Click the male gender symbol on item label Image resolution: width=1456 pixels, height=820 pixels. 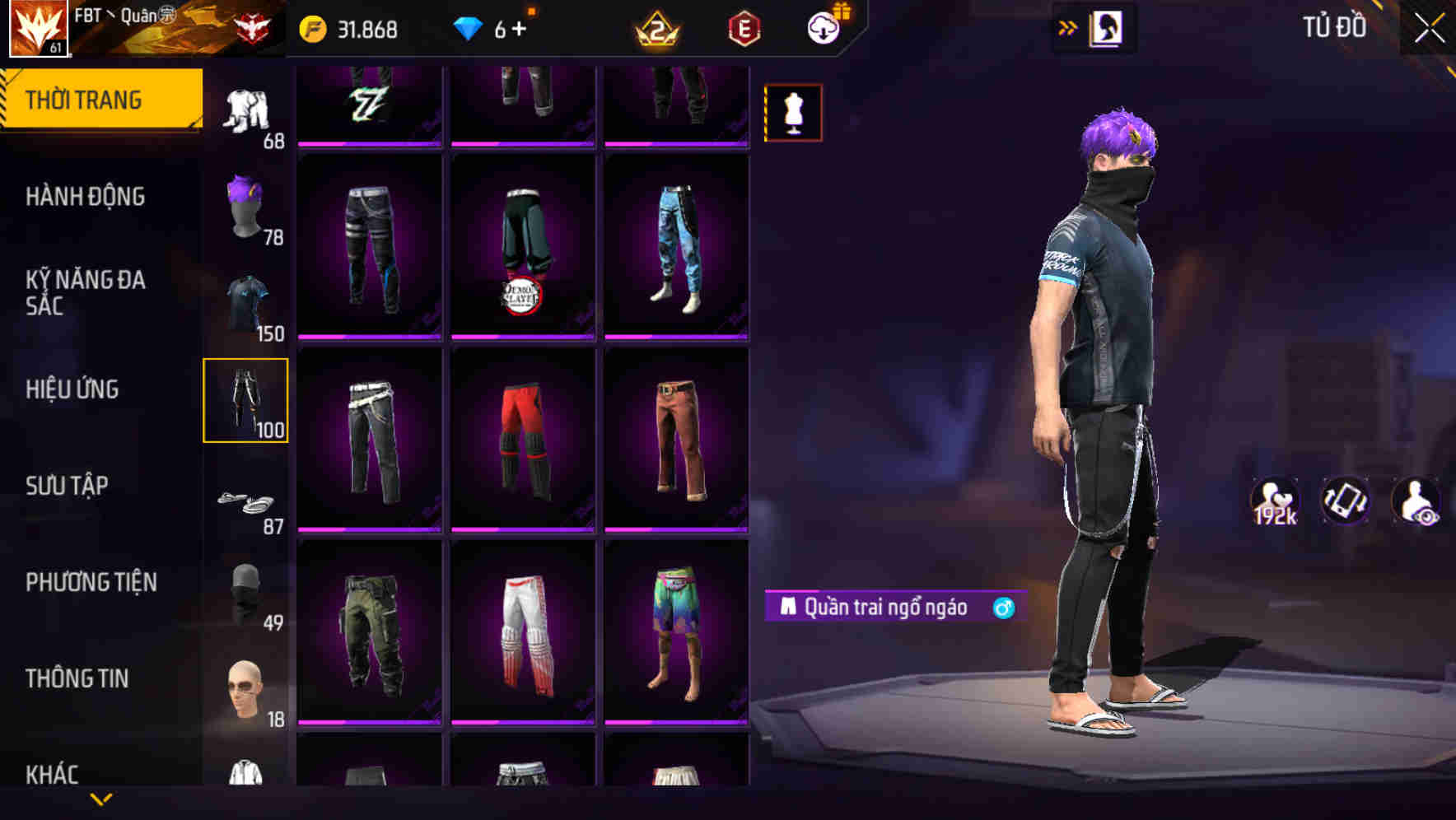1003,606
